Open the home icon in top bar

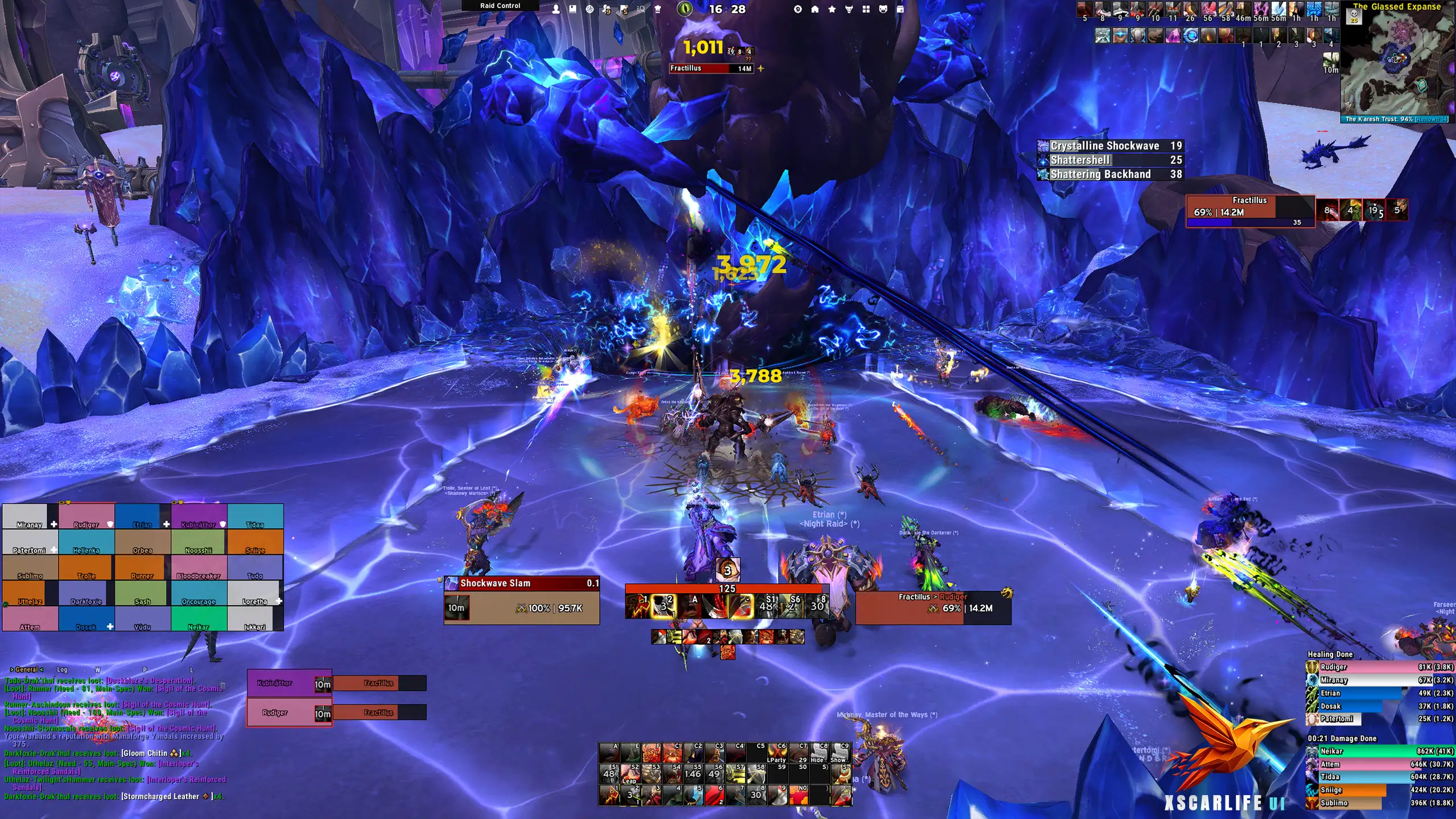(815, 9)
